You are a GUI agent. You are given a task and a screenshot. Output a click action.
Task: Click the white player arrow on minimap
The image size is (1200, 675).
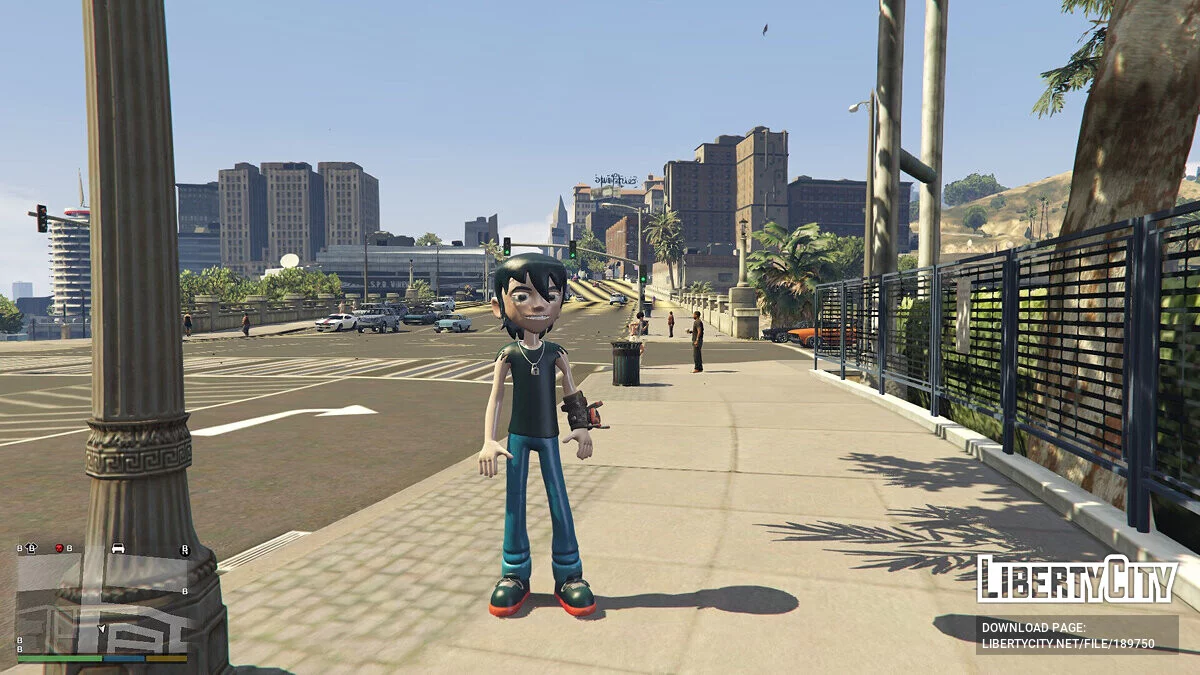click(101, 628)
